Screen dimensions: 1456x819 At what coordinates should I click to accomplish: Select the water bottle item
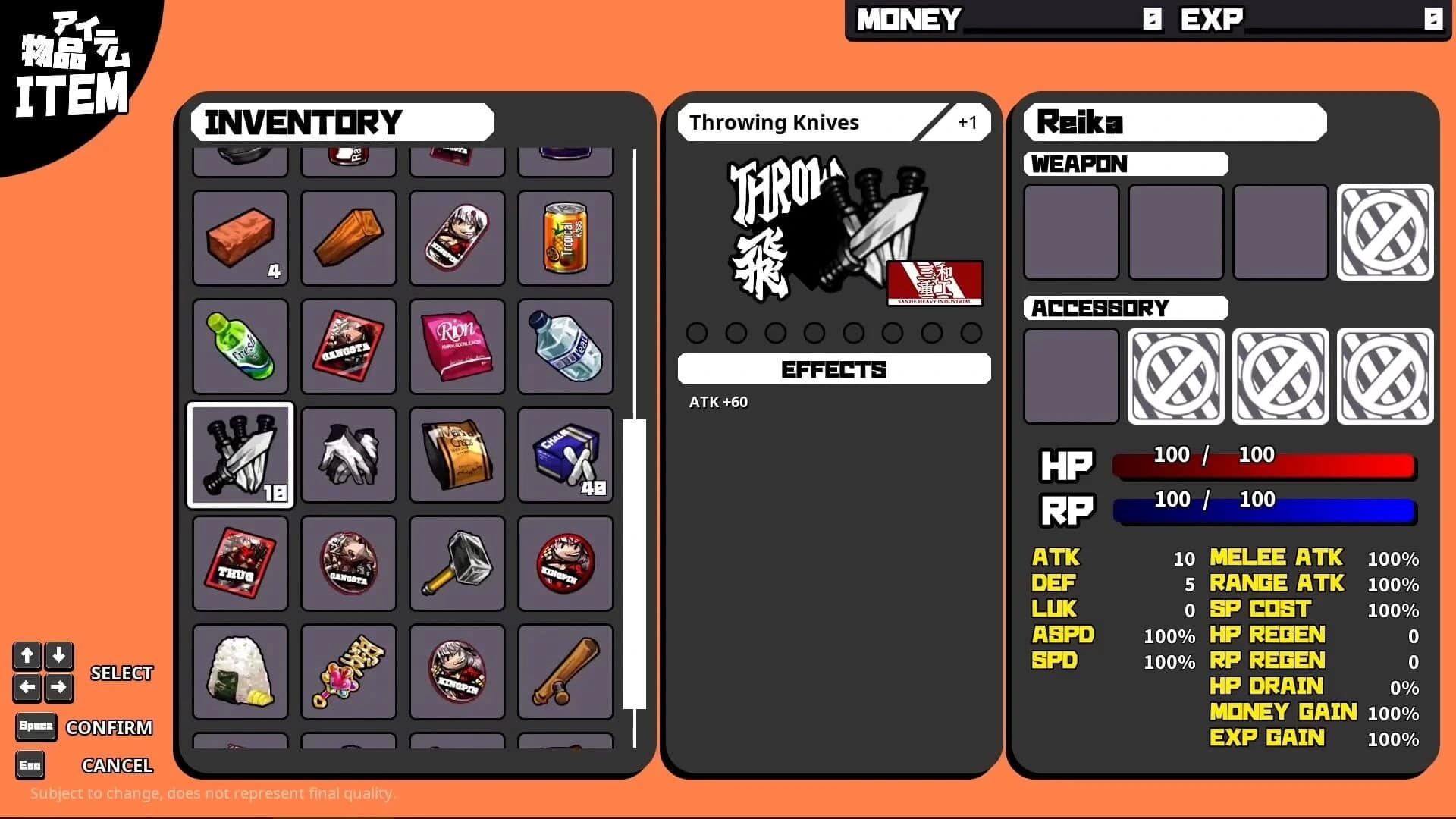pyautogui.click(x=565, y=347)
